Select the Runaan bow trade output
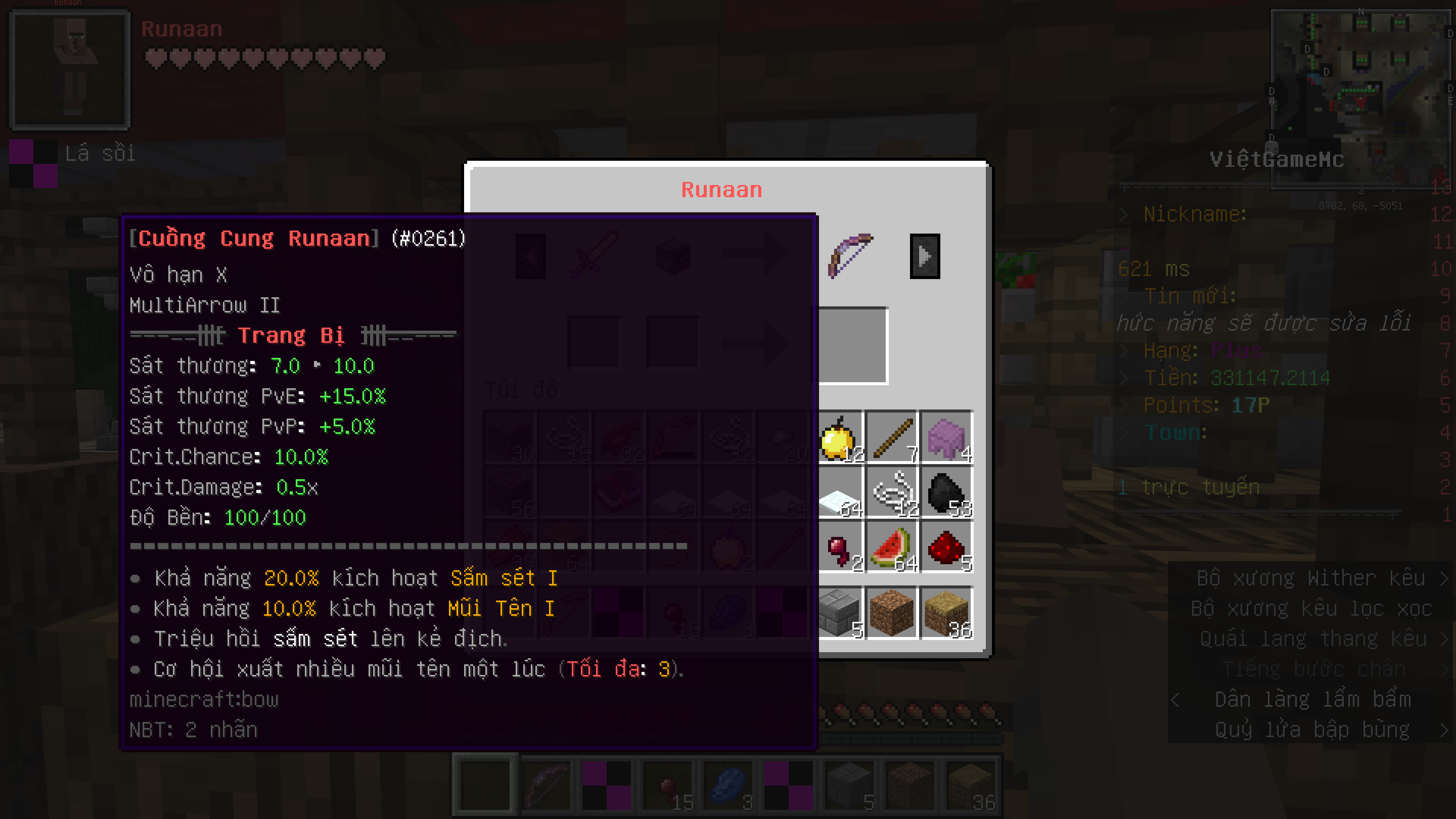1456x819 pixels. pyautogui.click(x=850, y=256)
